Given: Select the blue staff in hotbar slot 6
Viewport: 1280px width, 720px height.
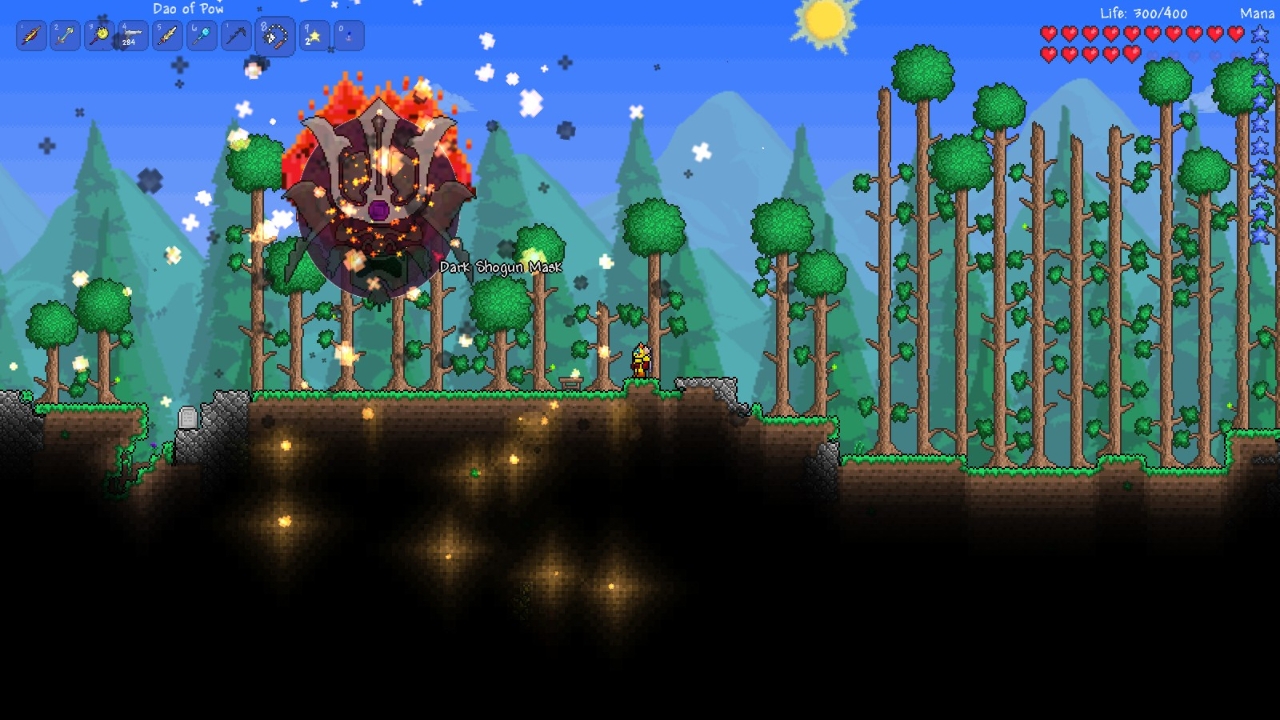Looking at the screenshot, I should (x=201, y=35).
